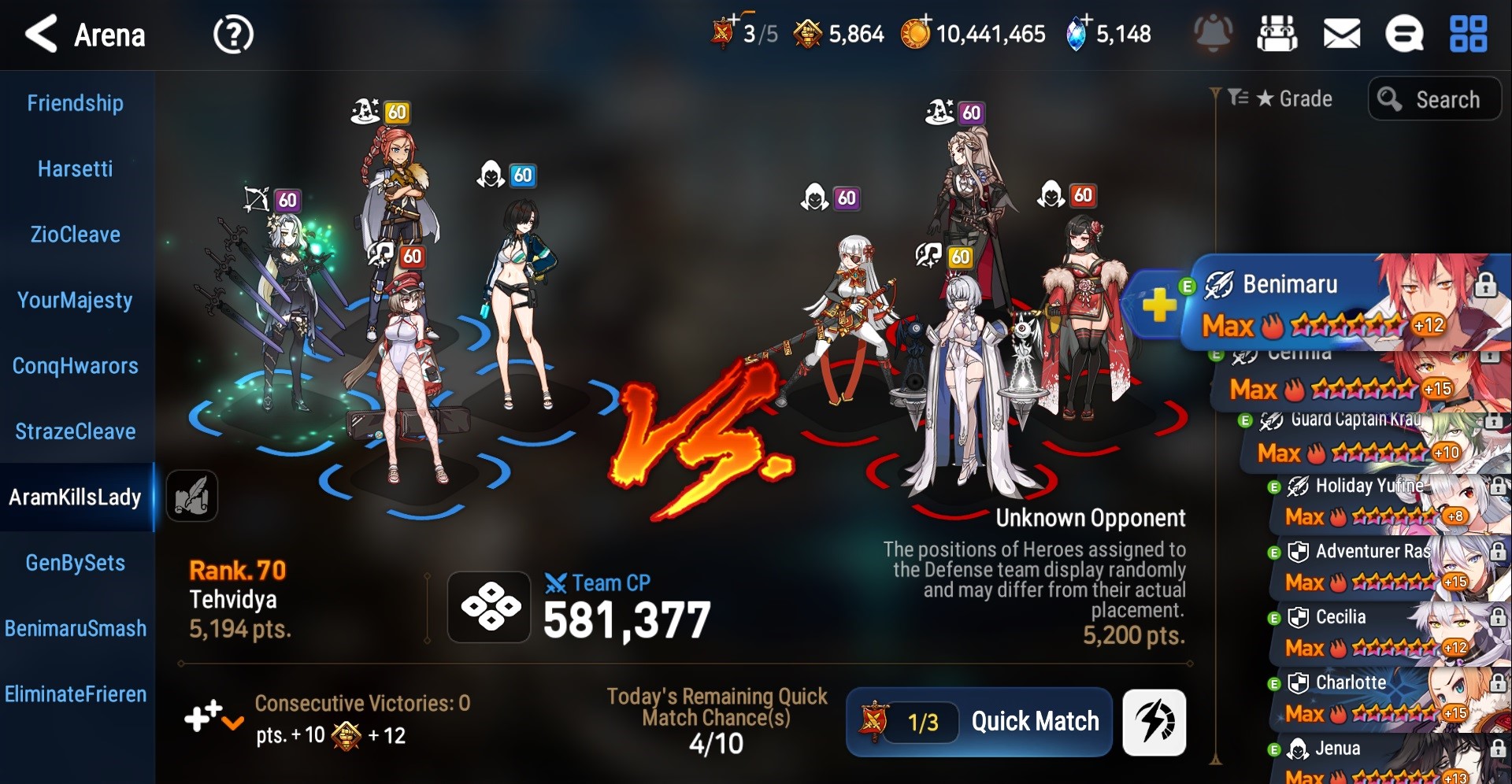Image resolution: width=1512 pixels, height=784 pixels.
Task: Select the StrazeCleave team preset
Action: pos(76,431)
